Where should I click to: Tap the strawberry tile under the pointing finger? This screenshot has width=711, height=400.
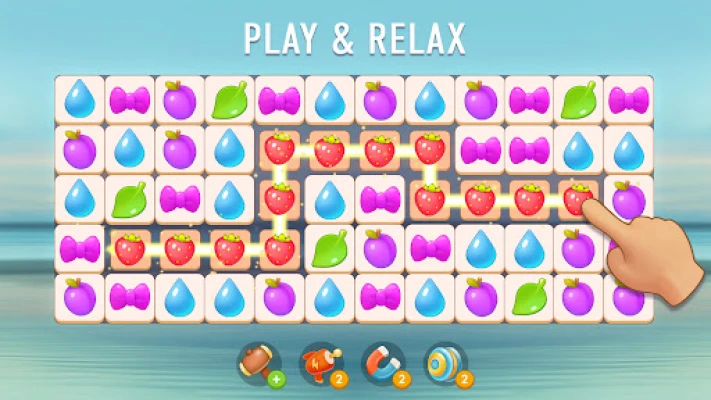coord(578,198)
